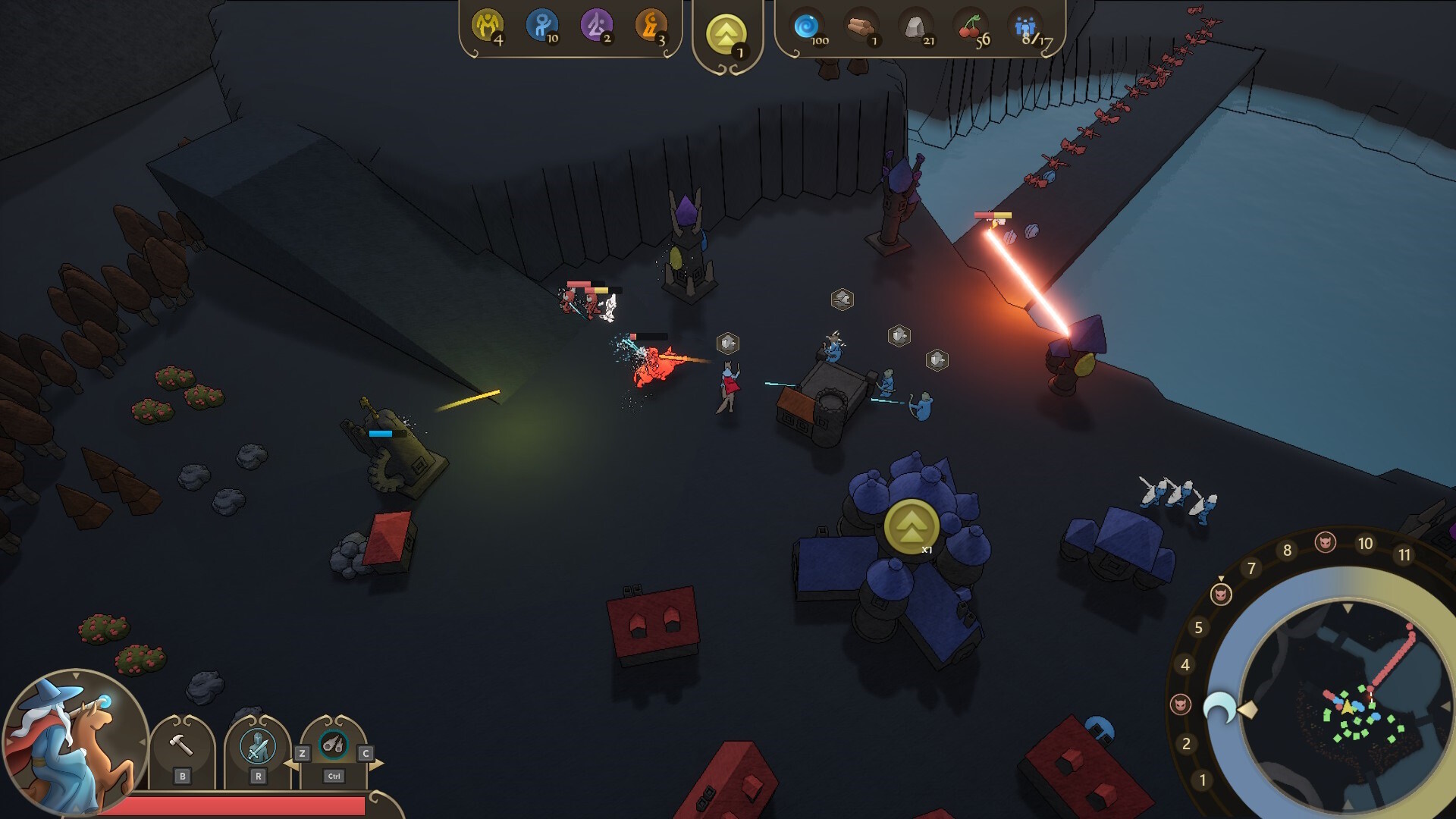1456x819 pixels.
Task: Select day 1 on the day dial
Action: tap(1202, 780)
